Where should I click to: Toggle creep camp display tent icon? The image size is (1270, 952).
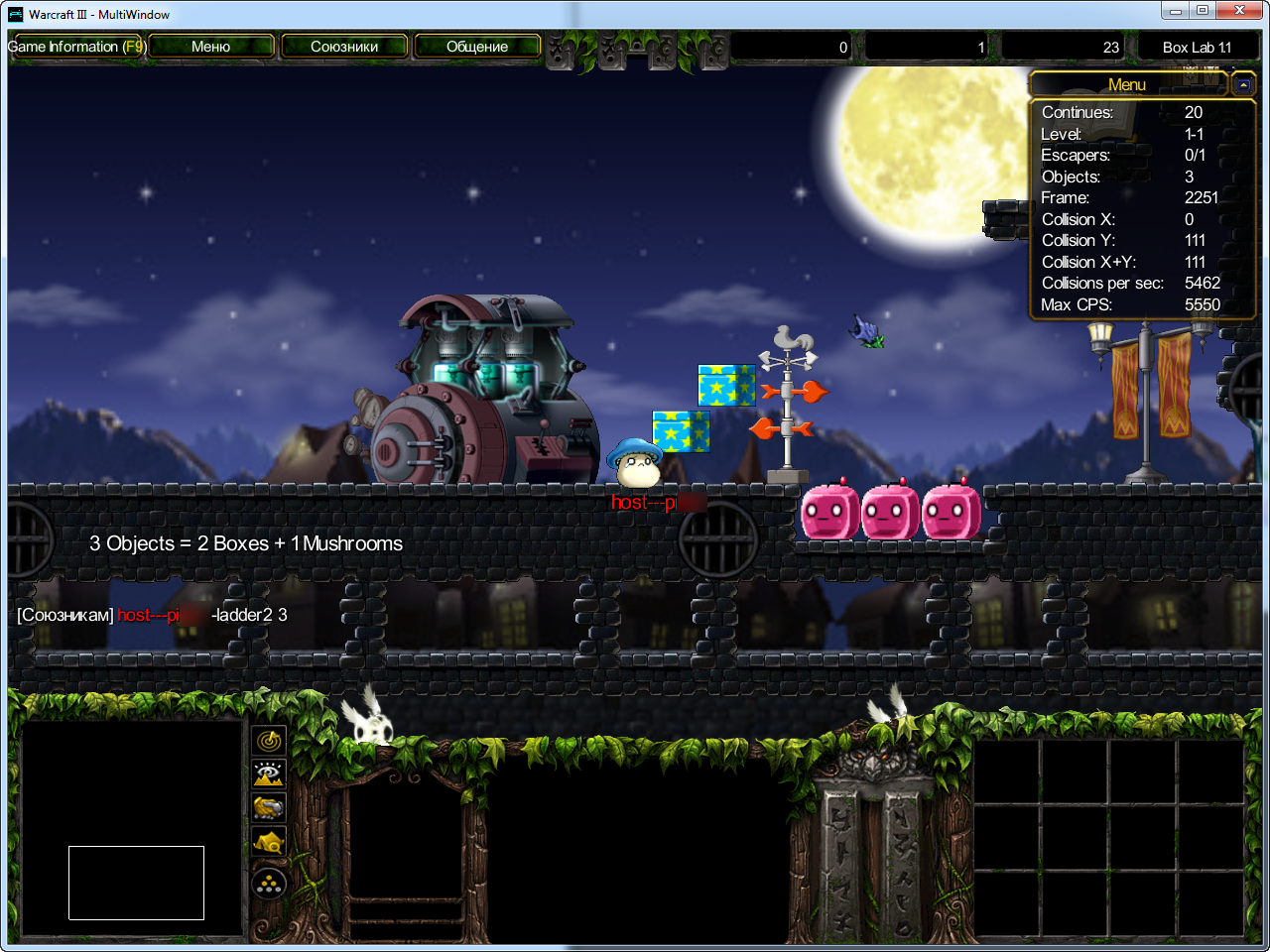[269, 843]
